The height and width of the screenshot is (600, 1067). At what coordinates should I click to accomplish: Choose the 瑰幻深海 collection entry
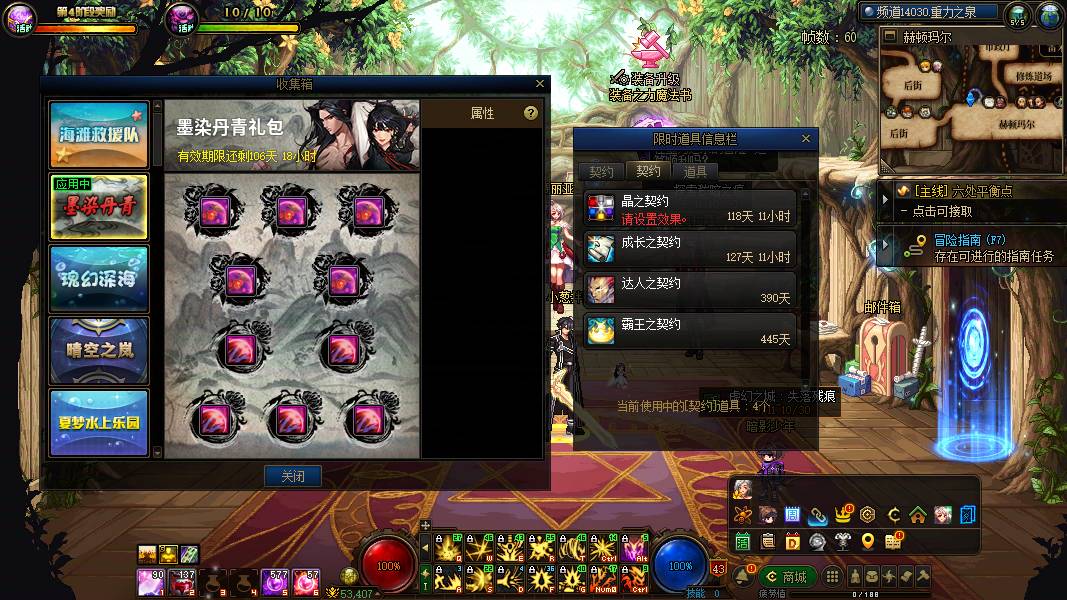(x=99, y=279)
